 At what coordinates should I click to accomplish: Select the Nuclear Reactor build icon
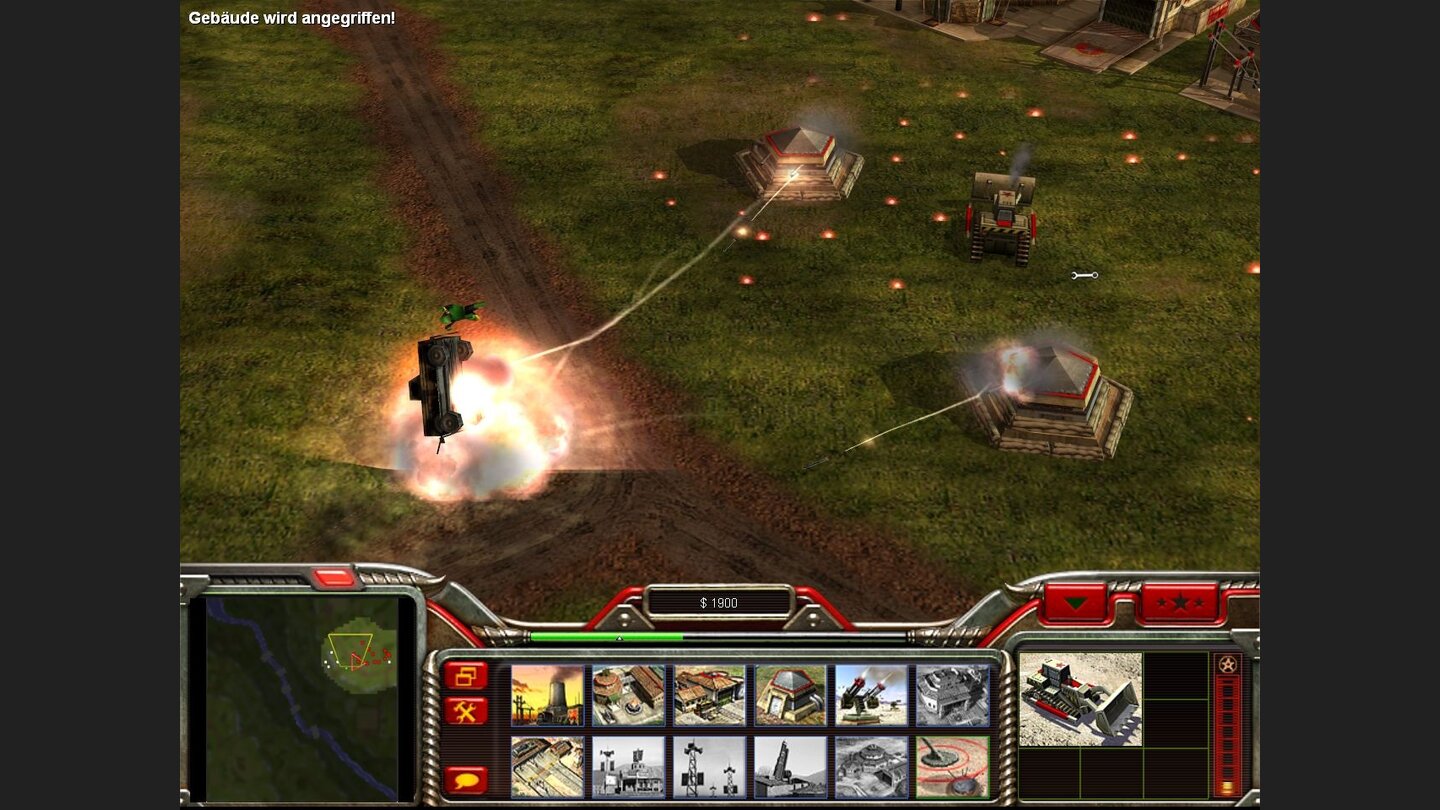547,695
